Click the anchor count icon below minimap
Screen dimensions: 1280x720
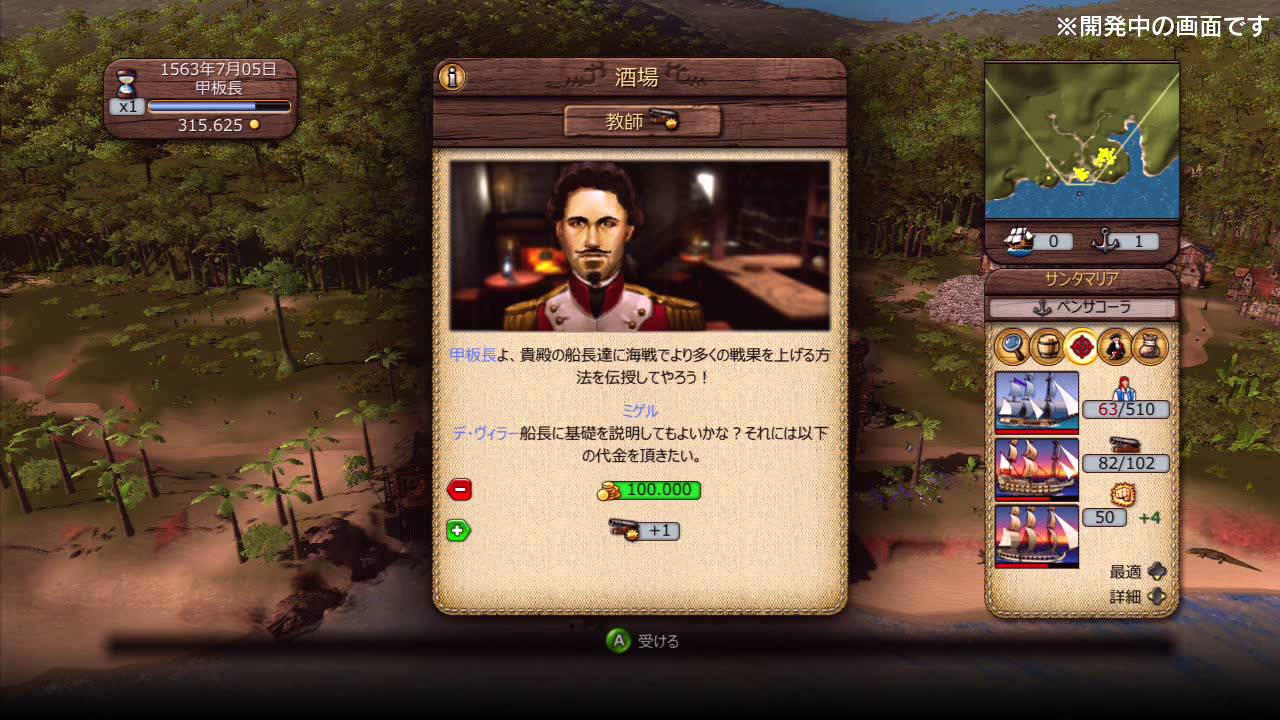pos(1104,240)
